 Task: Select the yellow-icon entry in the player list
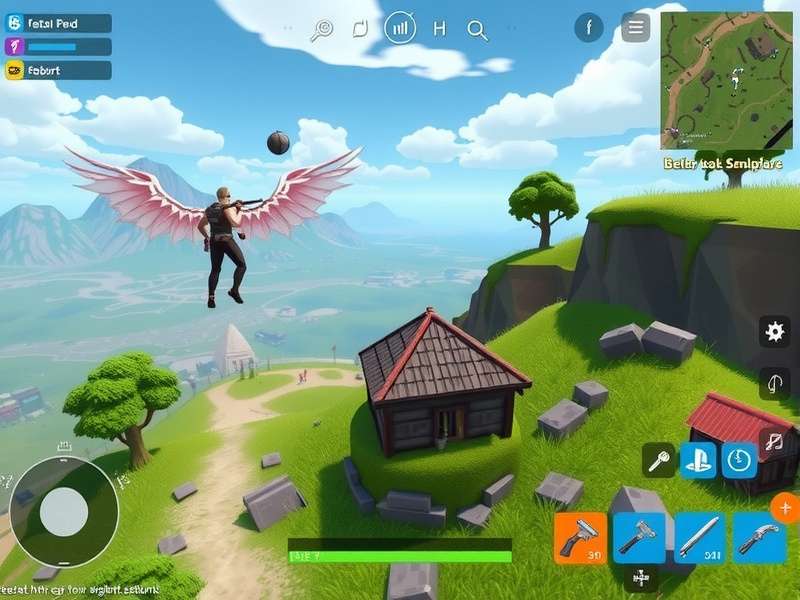click(58, 70)
